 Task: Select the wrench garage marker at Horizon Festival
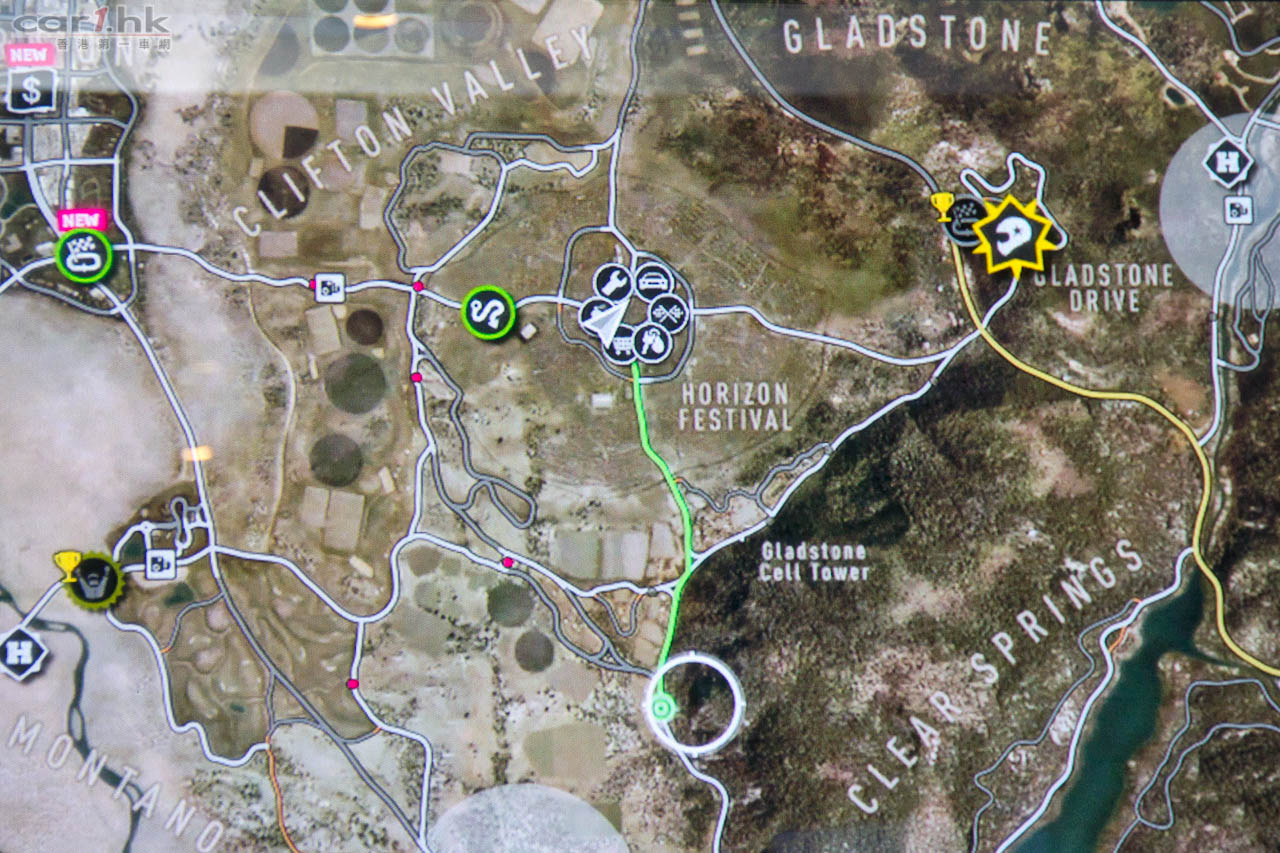pyautogui.click(x=611, y=284)
